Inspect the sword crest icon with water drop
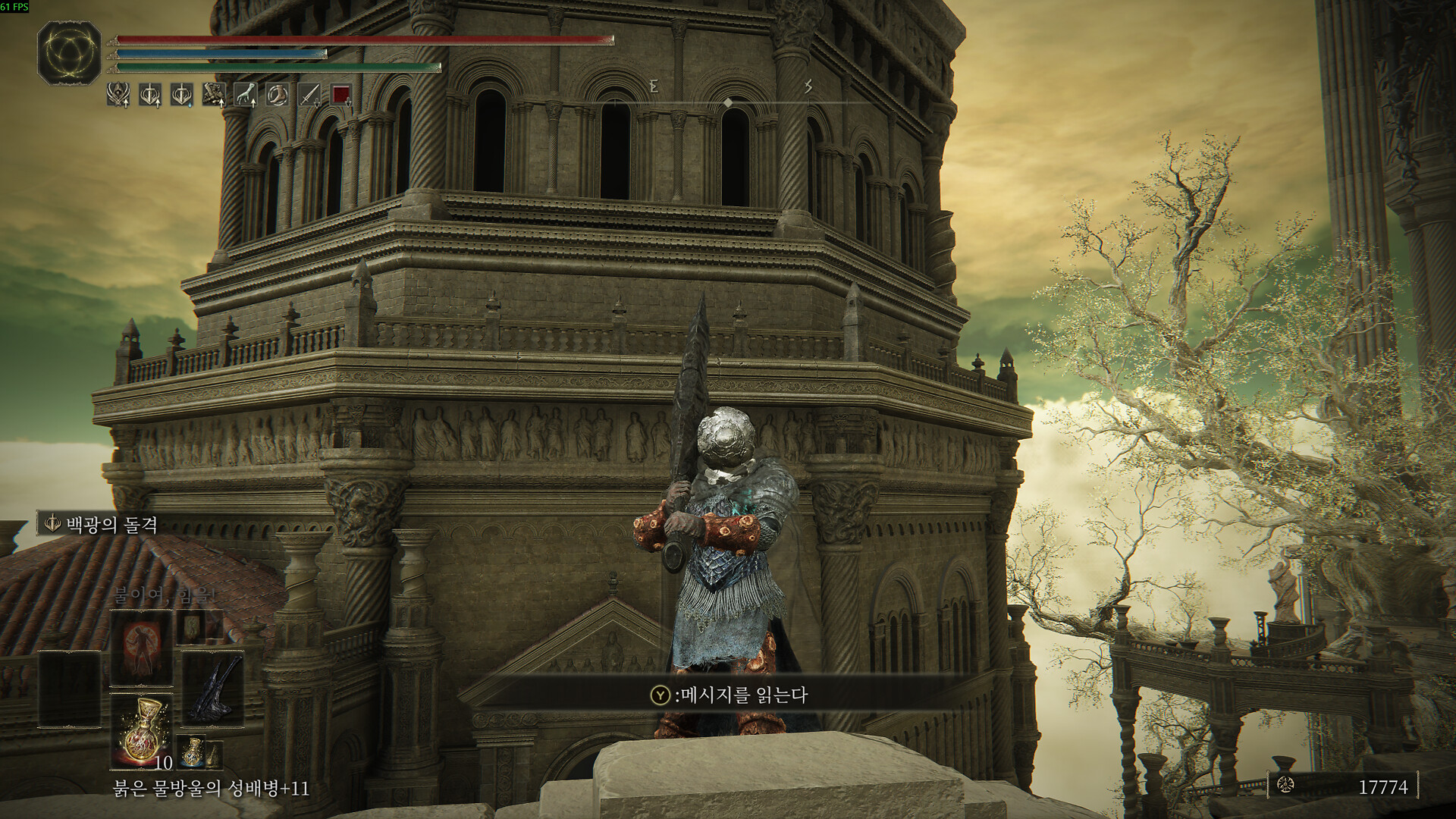The image size is (1456, 819). [182, 95]
